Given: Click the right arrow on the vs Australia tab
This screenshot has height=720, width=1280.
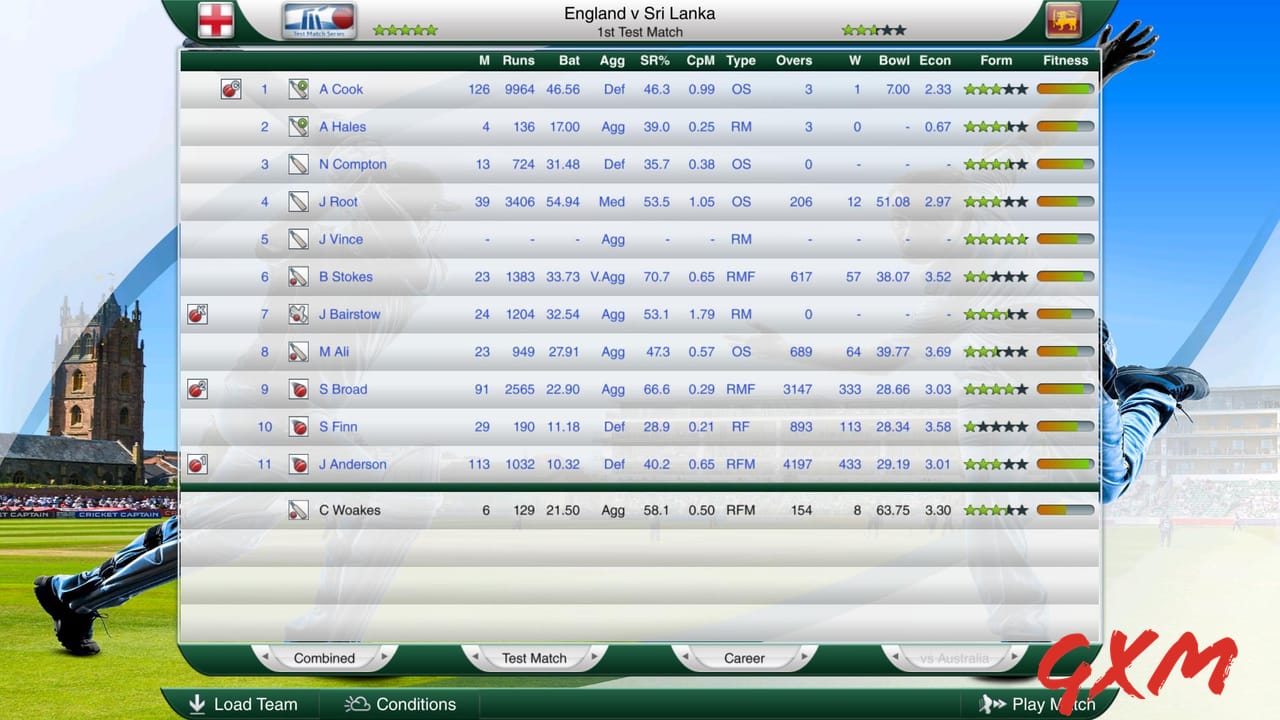Looking at the screenshot, I should pos(1016,657).
